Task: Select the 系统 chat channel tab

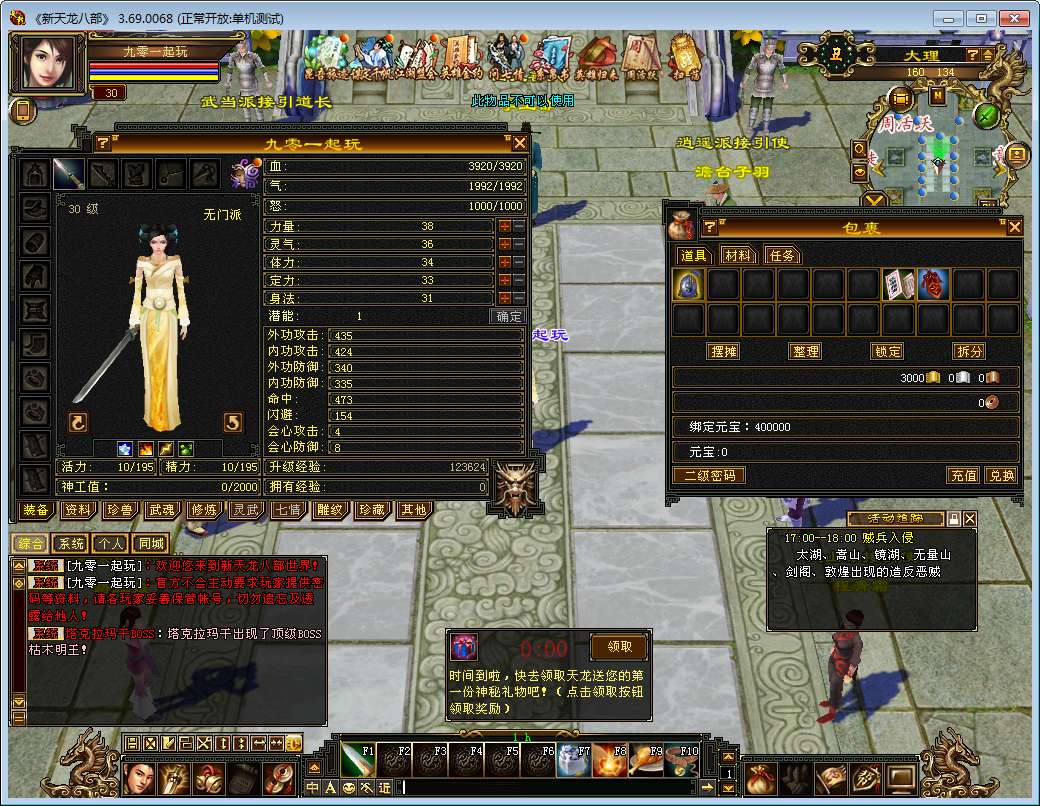Action: click(70, 544)
